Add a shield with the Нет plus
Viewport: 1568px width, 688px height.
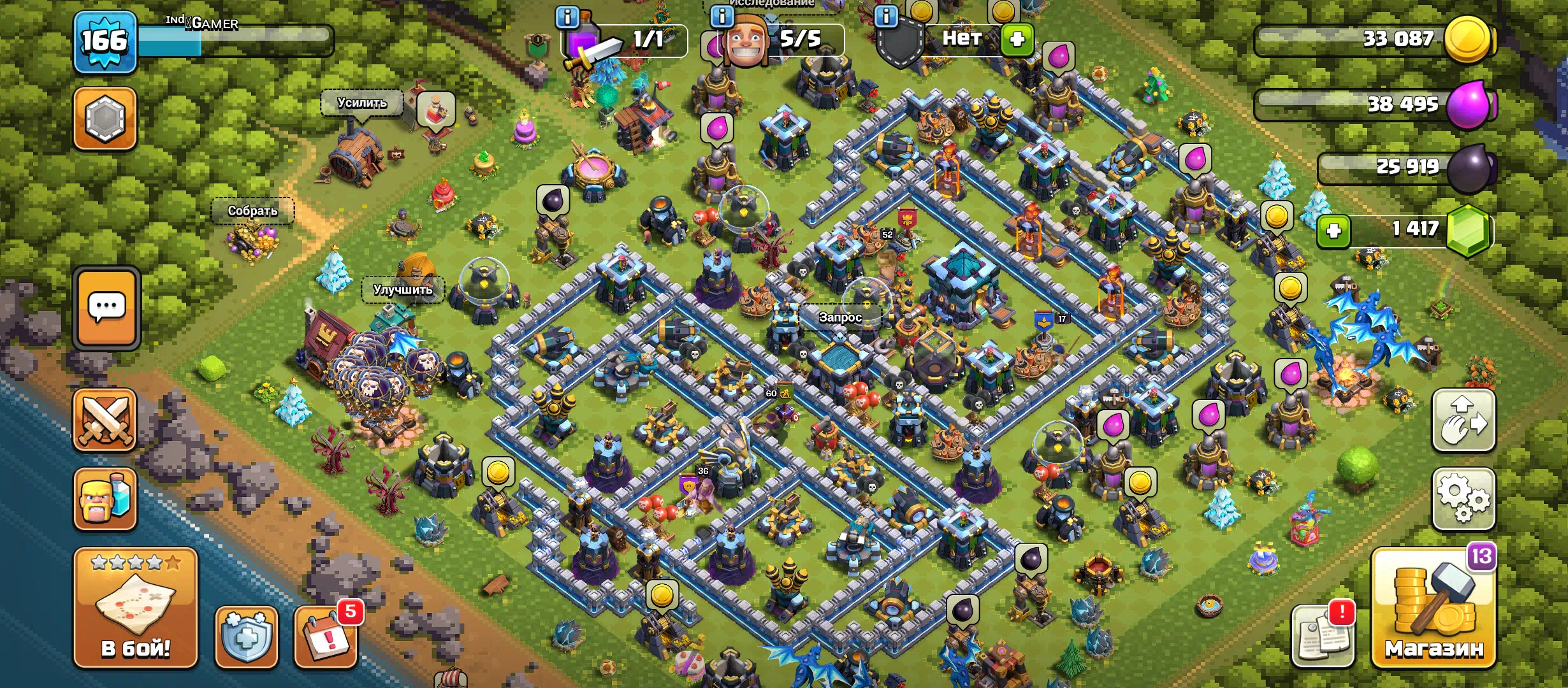[x=1017, y=39]
